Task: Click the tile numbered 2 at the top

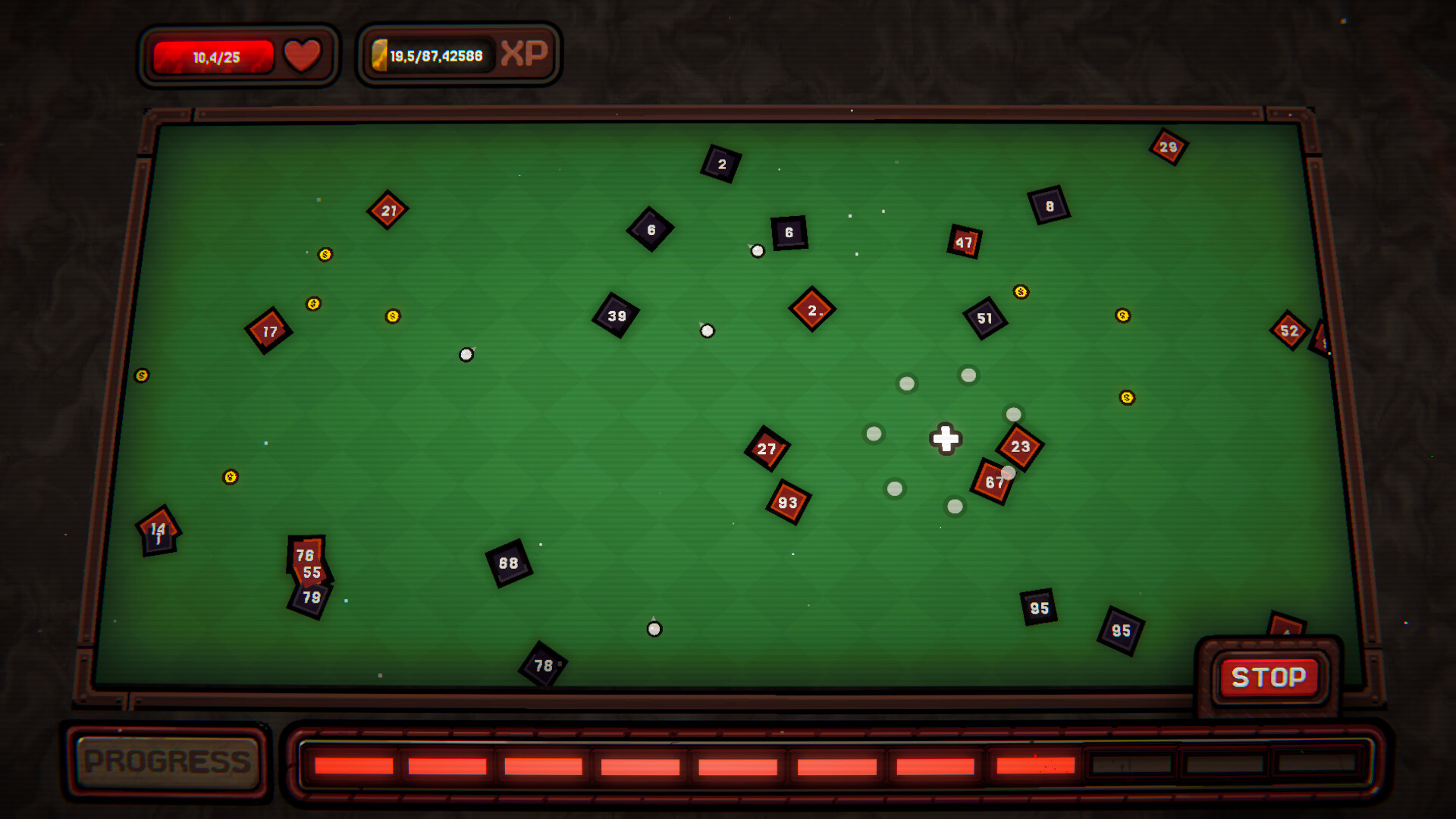Action: 721,164
